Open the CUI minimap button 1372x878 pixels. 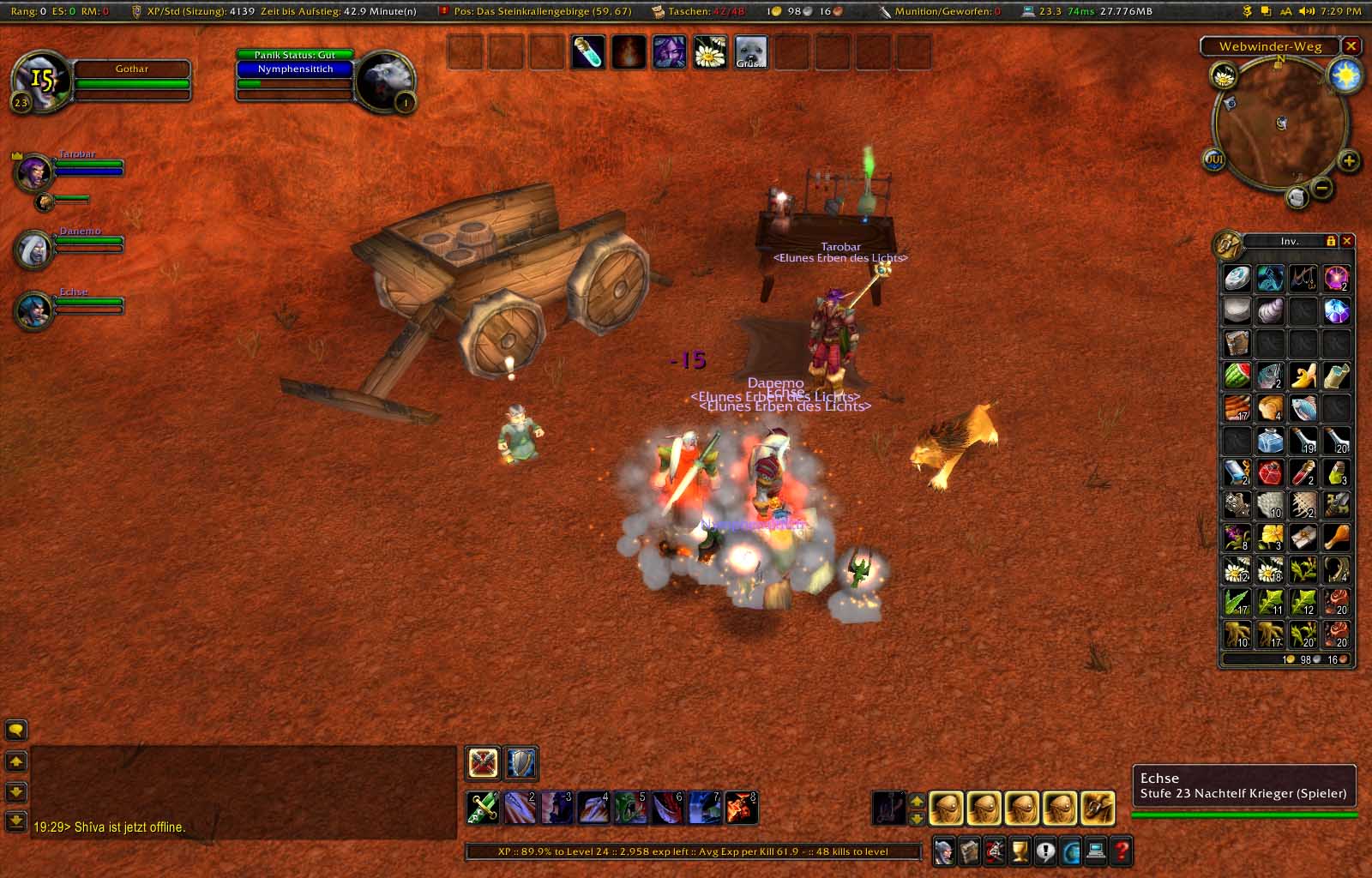tap(1214, 159)
